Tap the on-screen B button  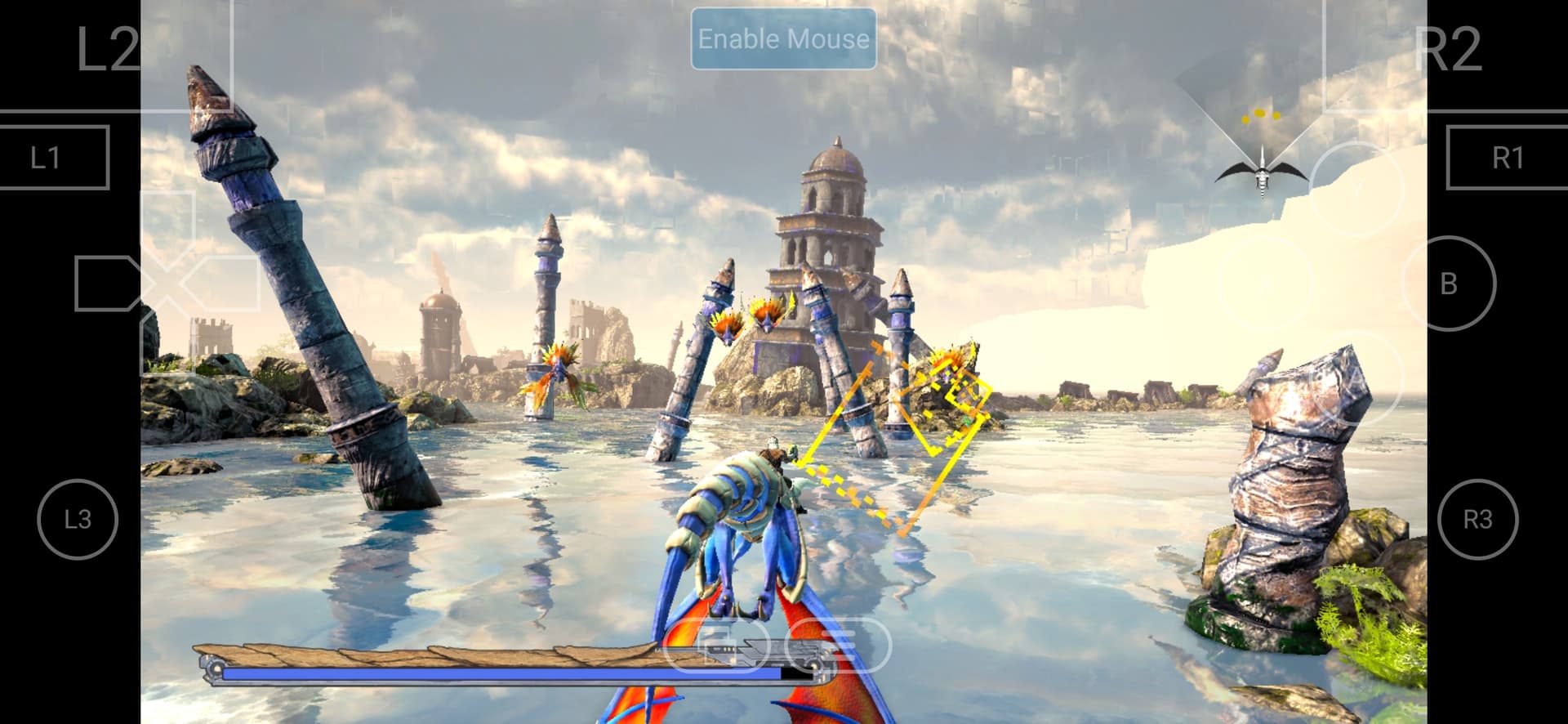1449,284
